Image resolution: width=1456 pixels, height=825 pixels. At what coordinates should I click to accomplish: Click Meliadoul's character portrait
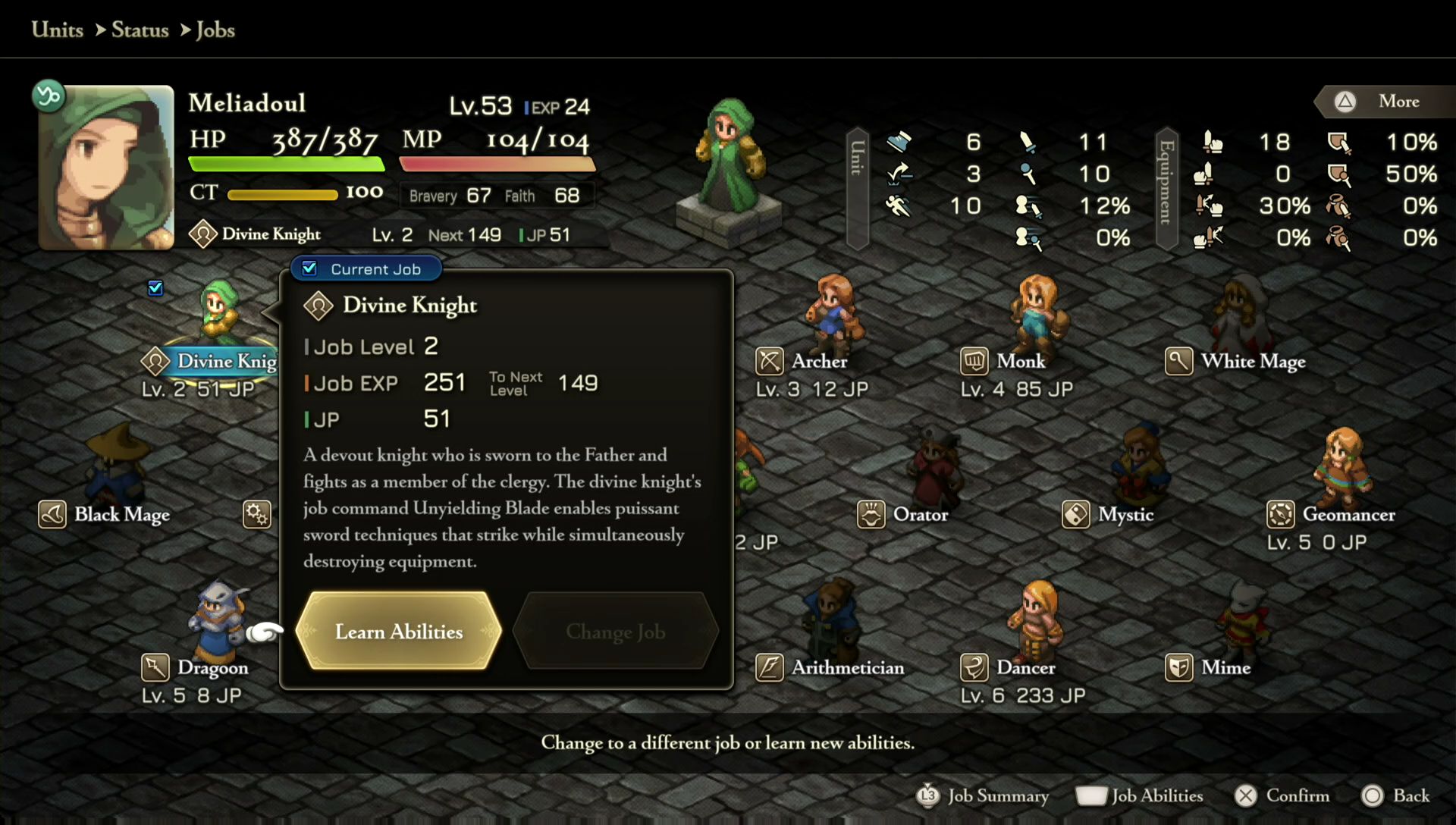pos(106,168)
